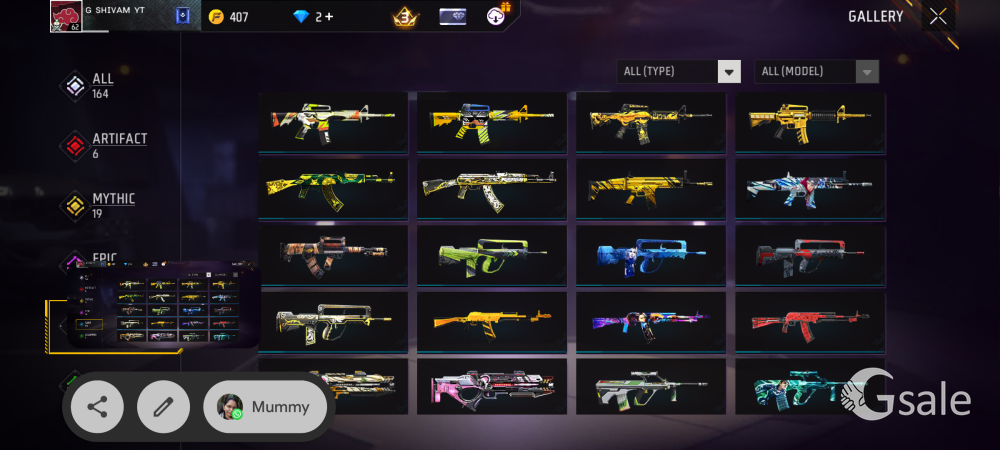The height and width of the screenshot is (450, 1000).
Task: Expand the ALL (MODEL) dropdown
Action: coord(817,71)
